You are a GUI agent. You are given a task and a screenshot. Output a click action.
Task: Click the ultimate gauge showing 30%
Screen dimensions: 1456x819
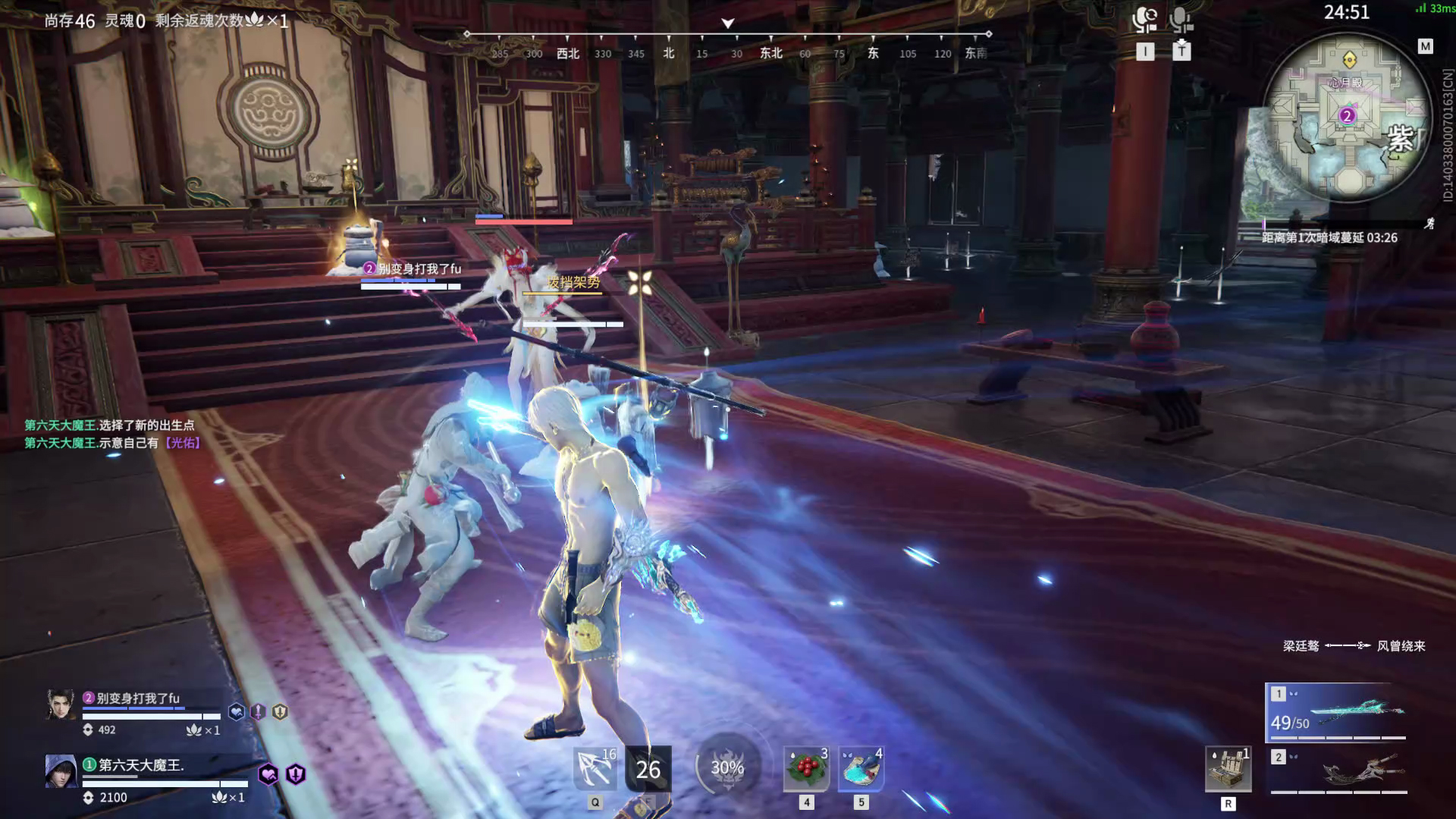click(726, 767)
